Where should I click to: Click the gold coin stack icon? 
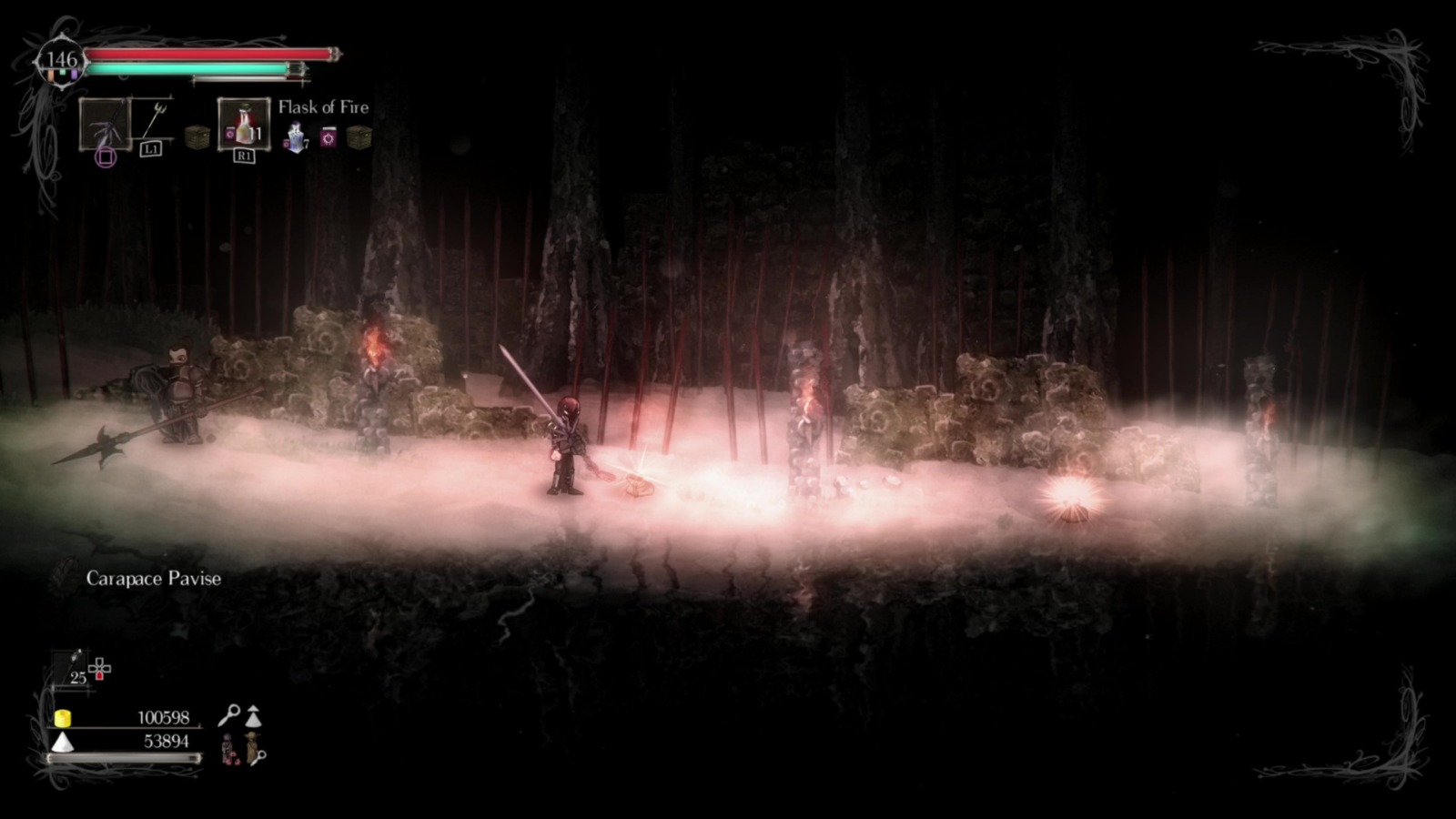point(64,719)
